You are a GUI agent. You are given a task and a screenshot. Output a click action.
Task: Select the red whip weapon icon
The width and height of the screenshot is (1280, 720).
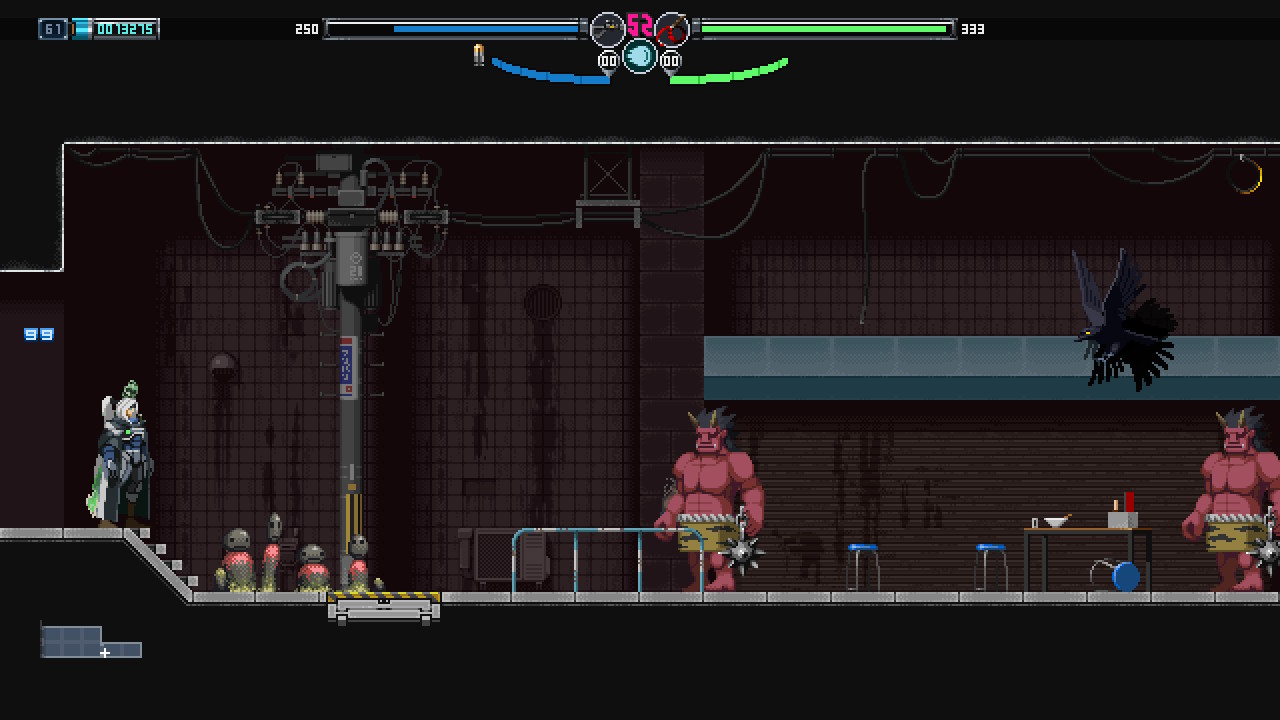tap(672, 29)
